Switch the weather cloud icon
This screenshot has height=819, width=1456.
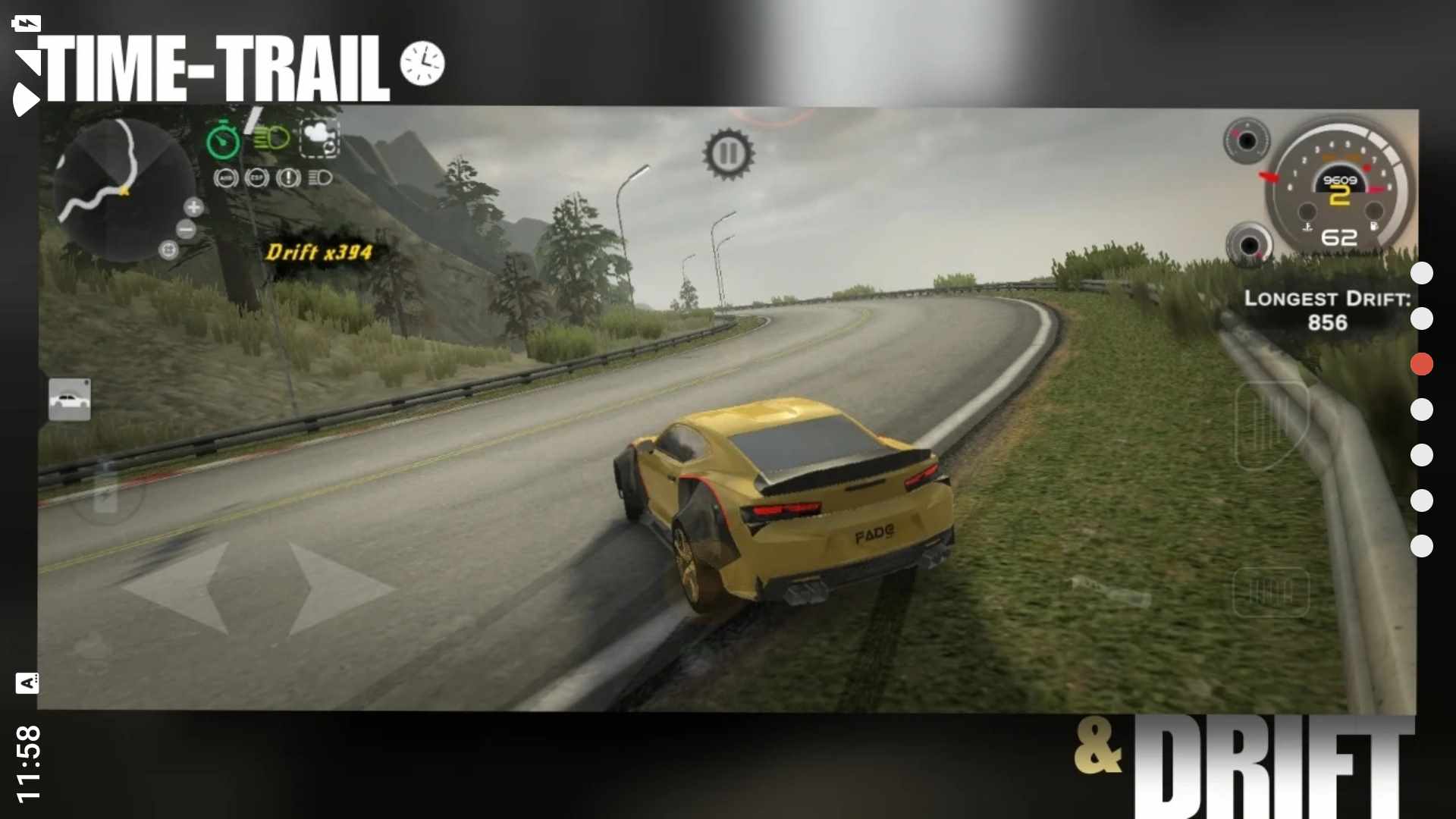click(x=319, y=138)
